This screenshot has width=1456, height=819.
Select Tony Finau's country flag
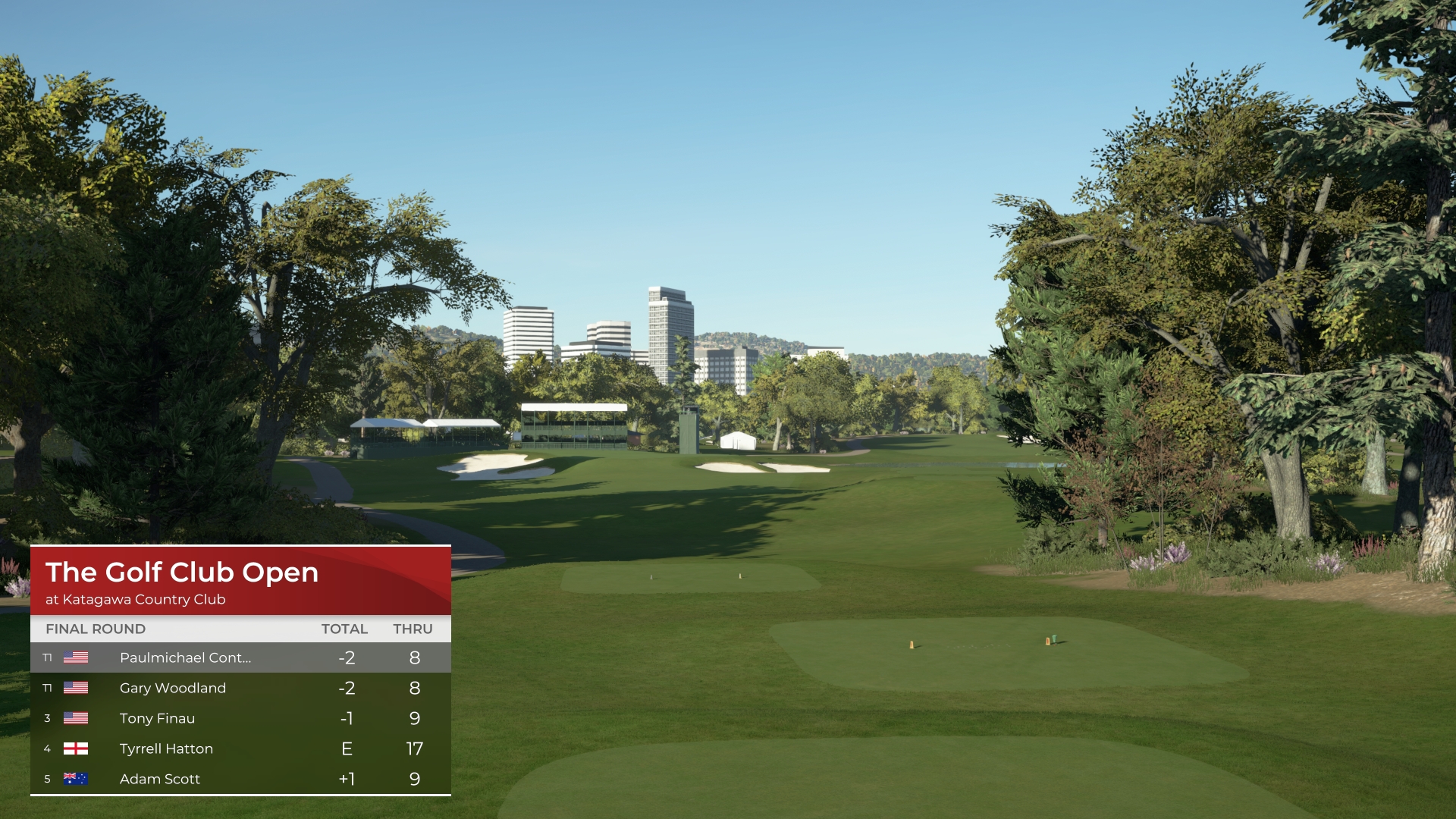pos(76,718)
